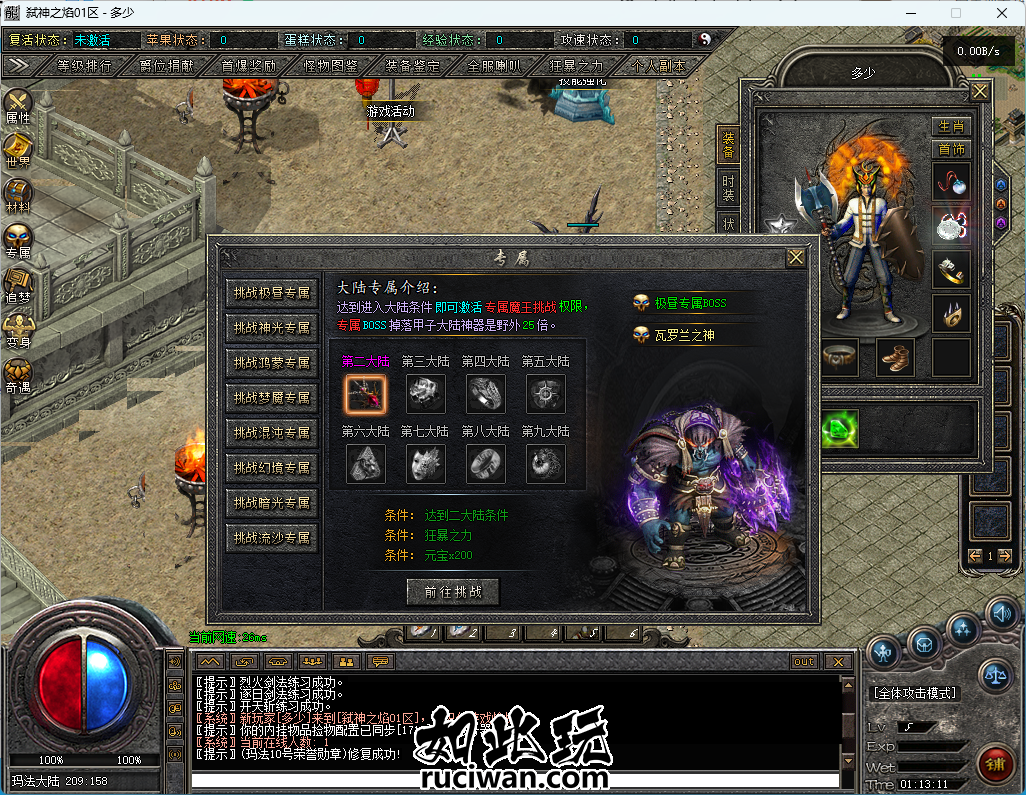Select the 瓦罗兰之神 boss entry
This screenshot has width=1026, height=795.
tap(684, 336)
